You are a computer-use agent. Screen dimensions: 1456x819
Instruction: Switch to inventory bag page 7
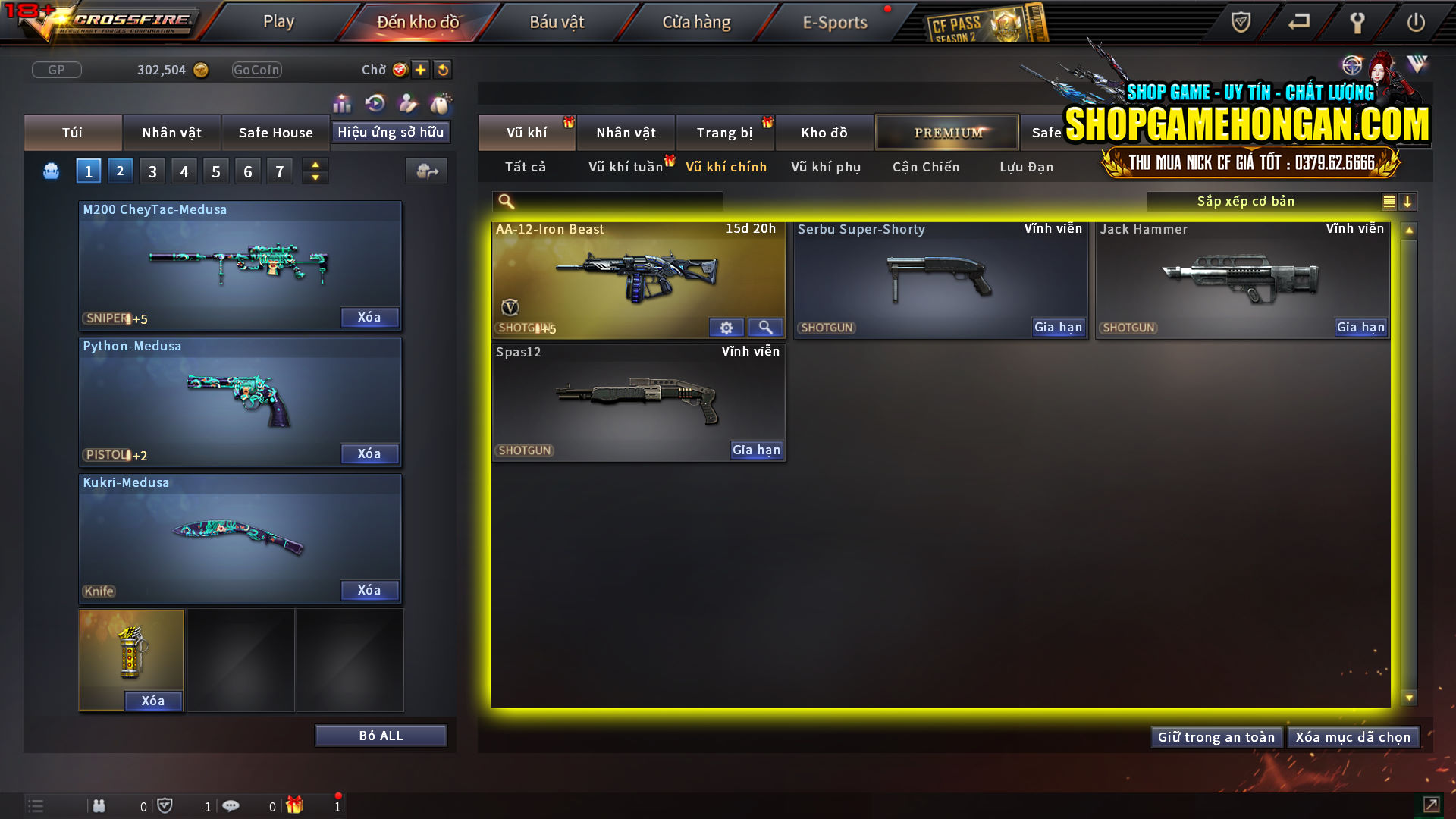(280, 171)
